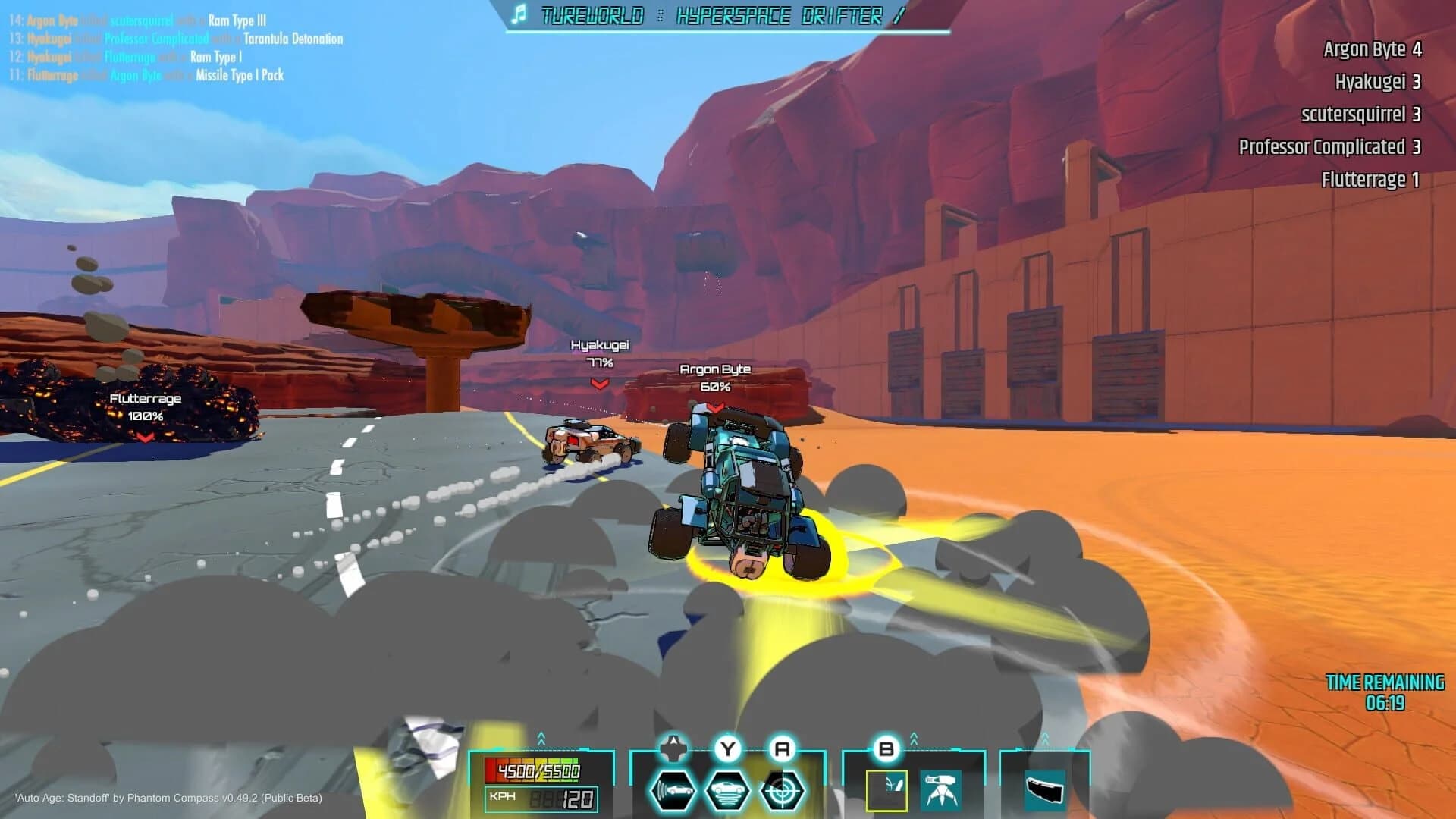The image size is (1456, 819).
Task: Toggle the B button weapon selector
Action: [886, 749]
